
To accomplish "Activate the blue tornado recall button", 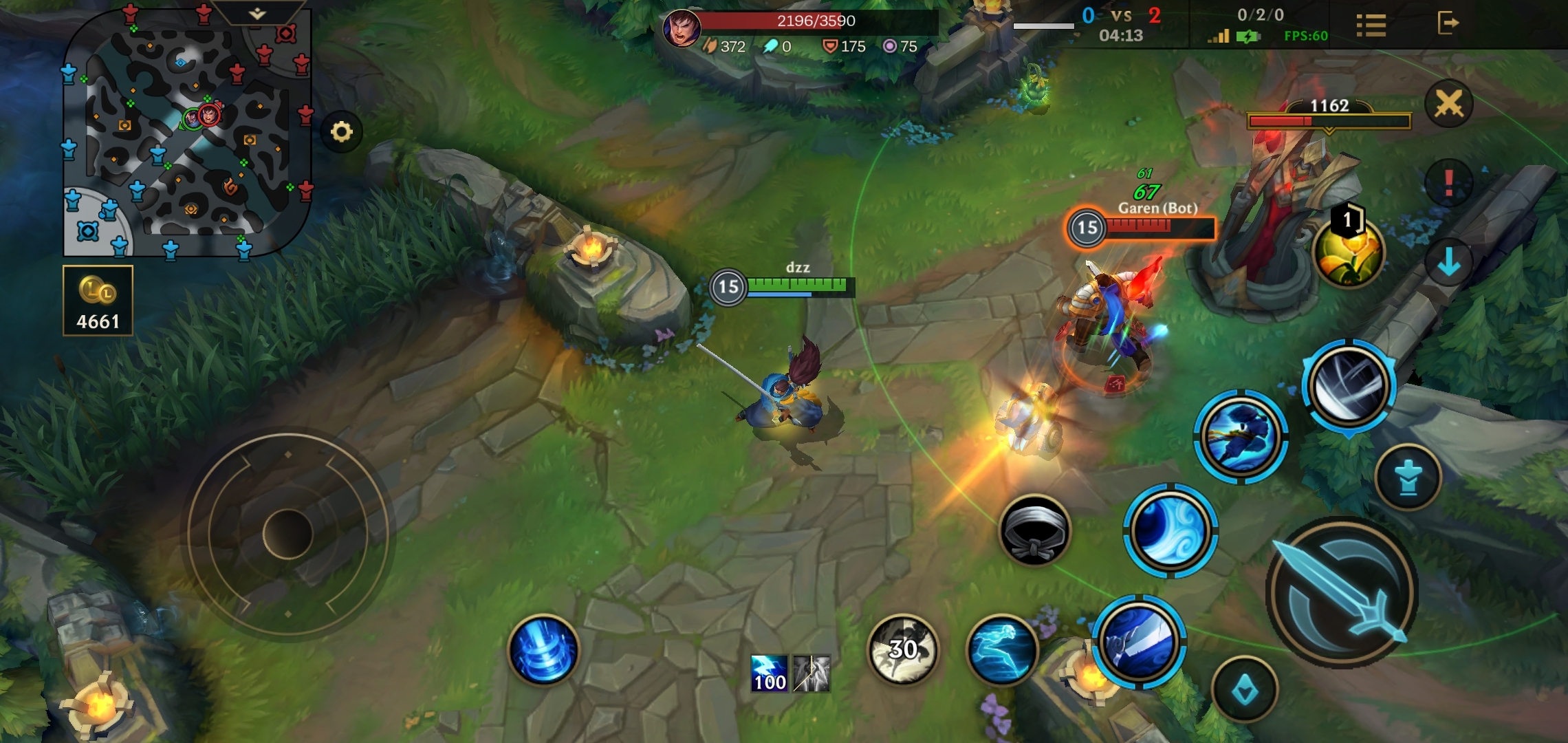I will [543, 649].
